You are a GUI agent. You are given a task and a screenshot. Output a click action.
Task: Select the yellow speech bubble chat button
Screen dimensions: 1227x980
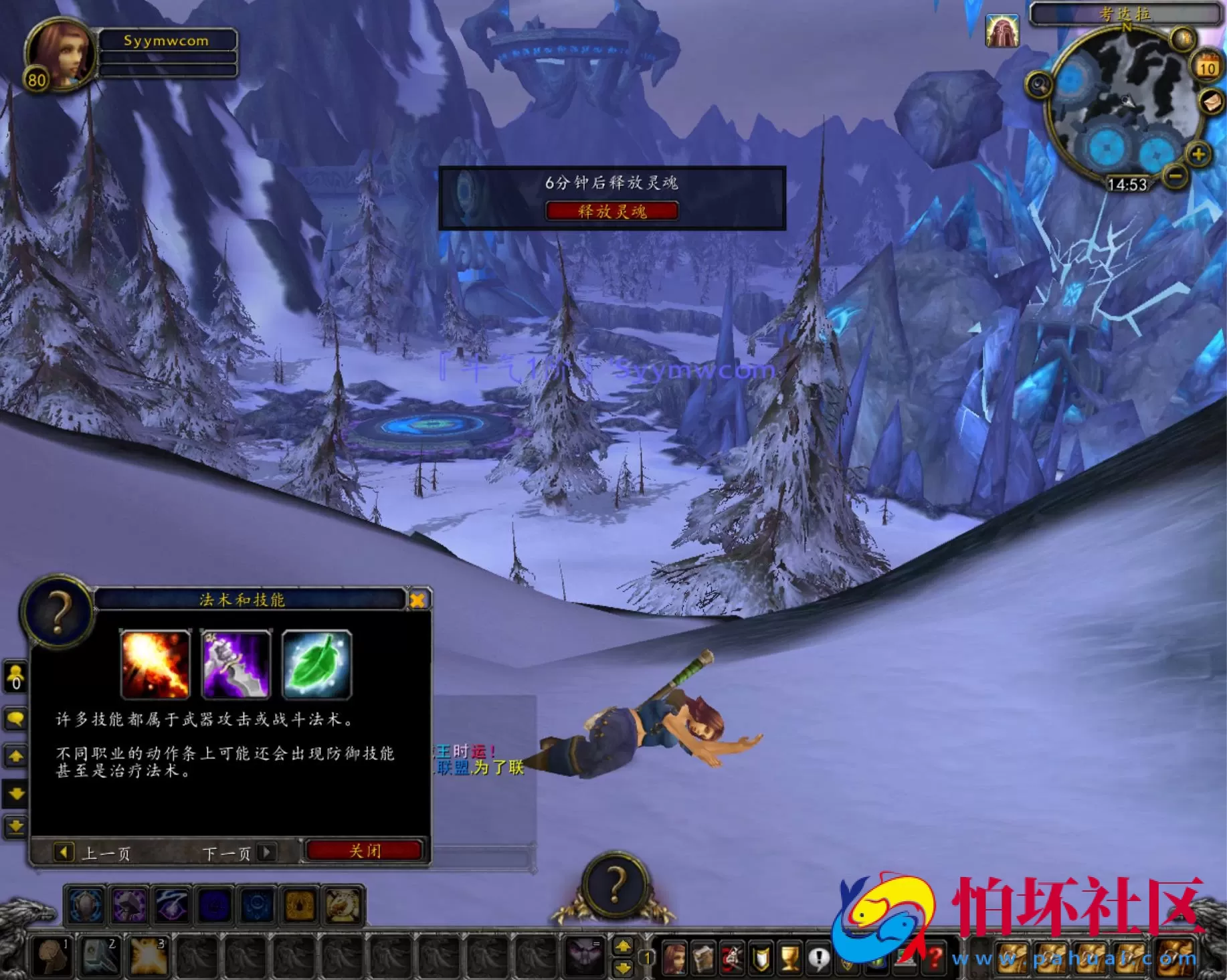click(15, 719)
